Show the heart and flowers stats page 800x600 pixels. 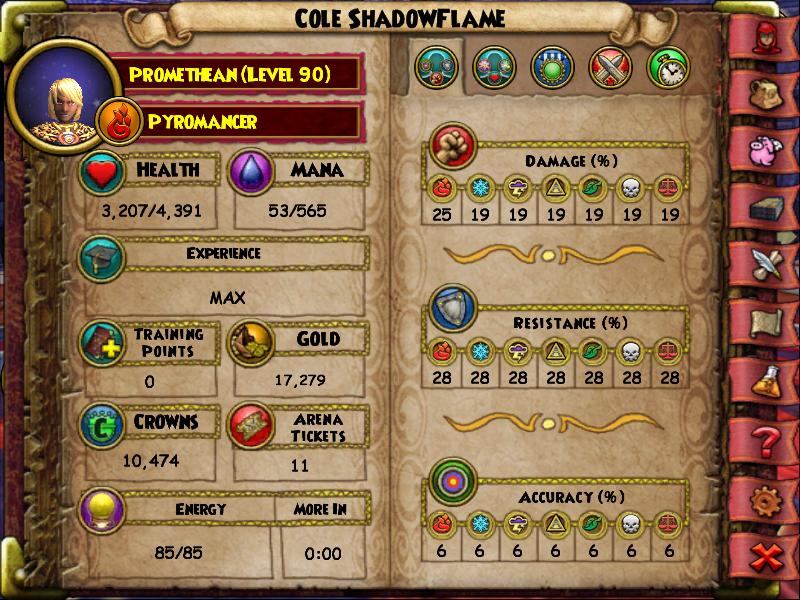(495, 68)
